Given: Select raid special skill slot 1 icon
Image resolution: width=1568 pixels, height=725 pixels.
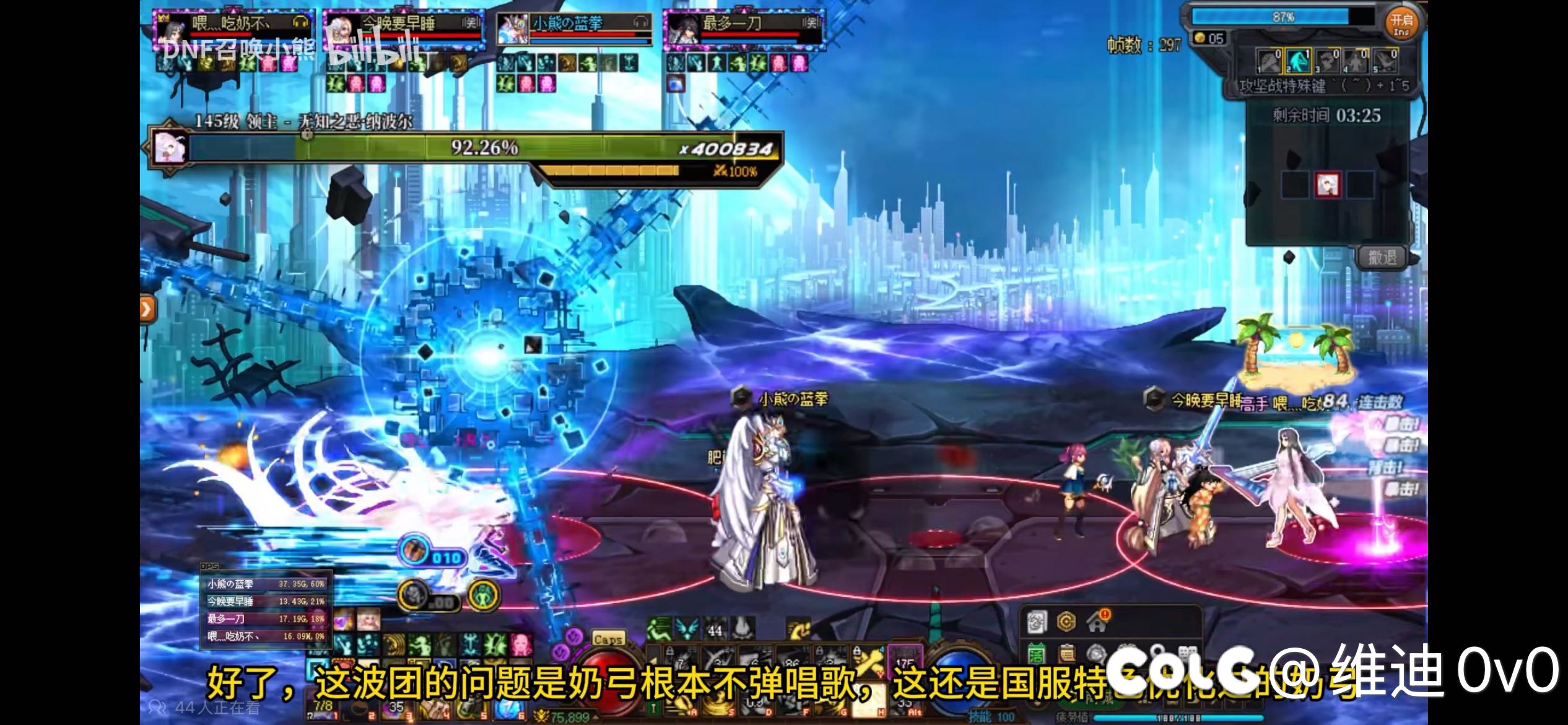Looking at the screenshot, I should pos(1269,61).
